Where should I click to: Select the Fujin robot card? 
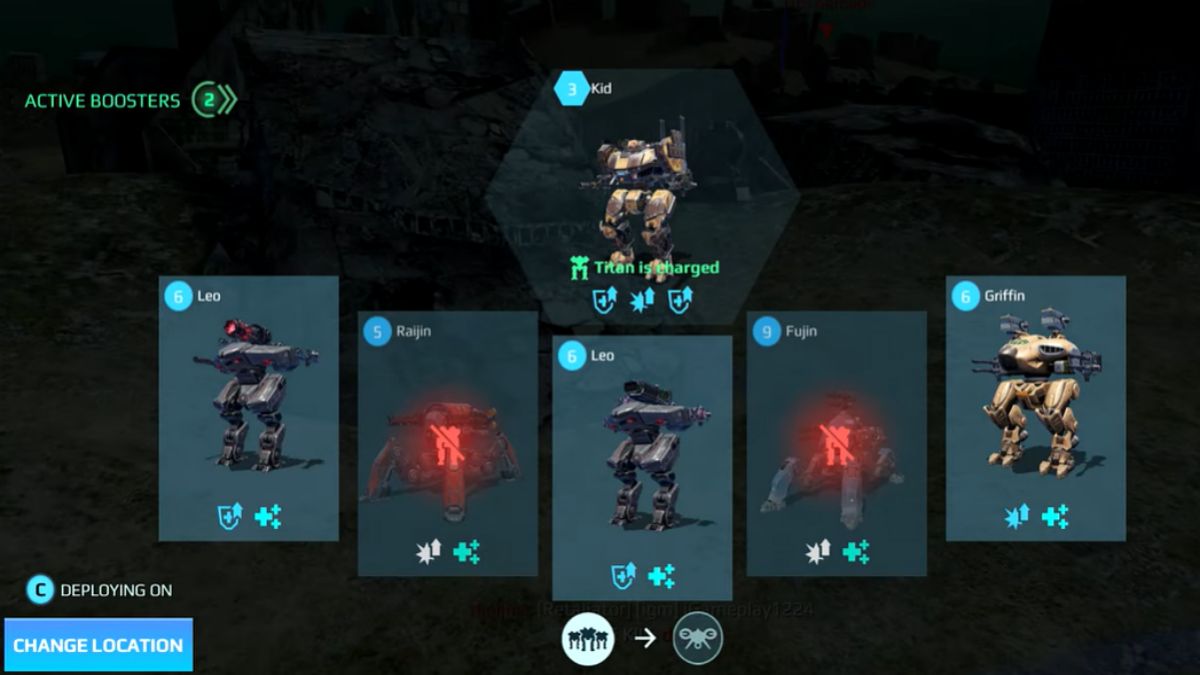coord(836,443)
